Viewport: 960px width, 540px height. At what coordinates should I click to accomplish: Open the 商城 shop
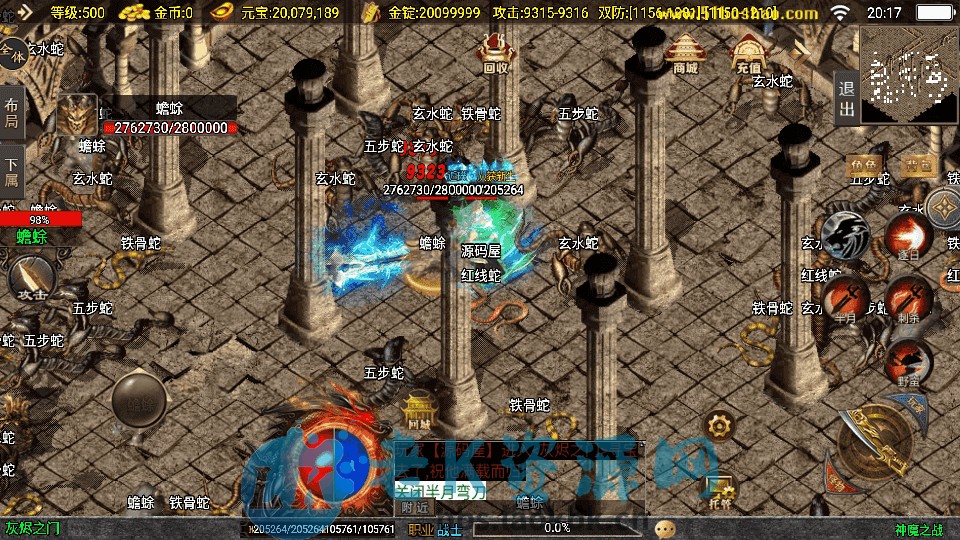[x=685, y=54]
